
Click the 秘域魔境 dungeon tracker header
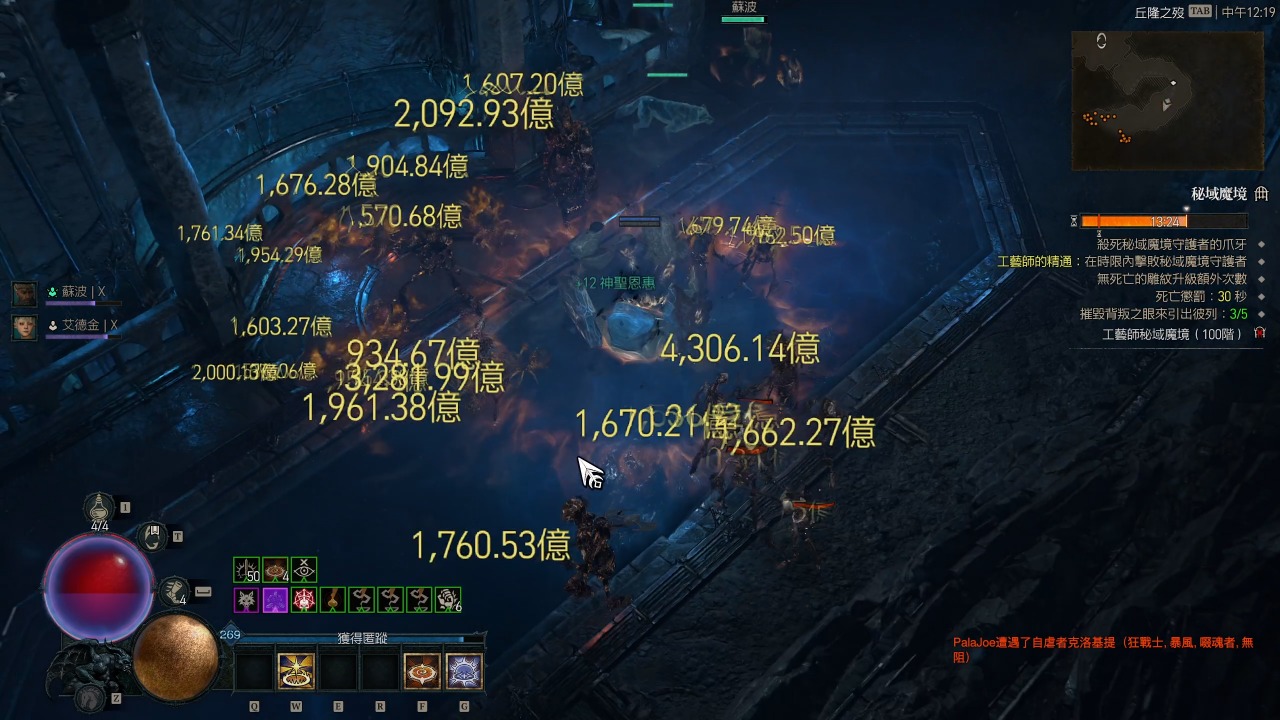1219,194
